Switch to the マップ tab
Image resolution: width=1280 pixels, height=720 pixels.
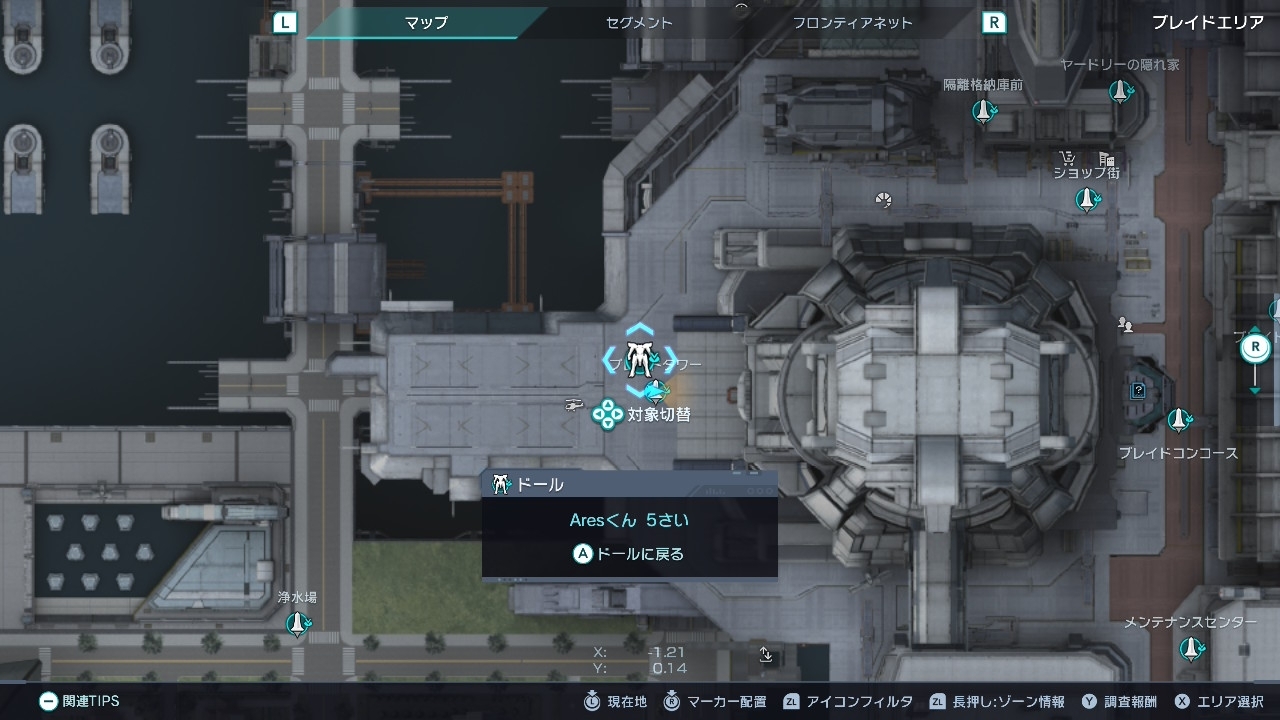click(426, 22)
